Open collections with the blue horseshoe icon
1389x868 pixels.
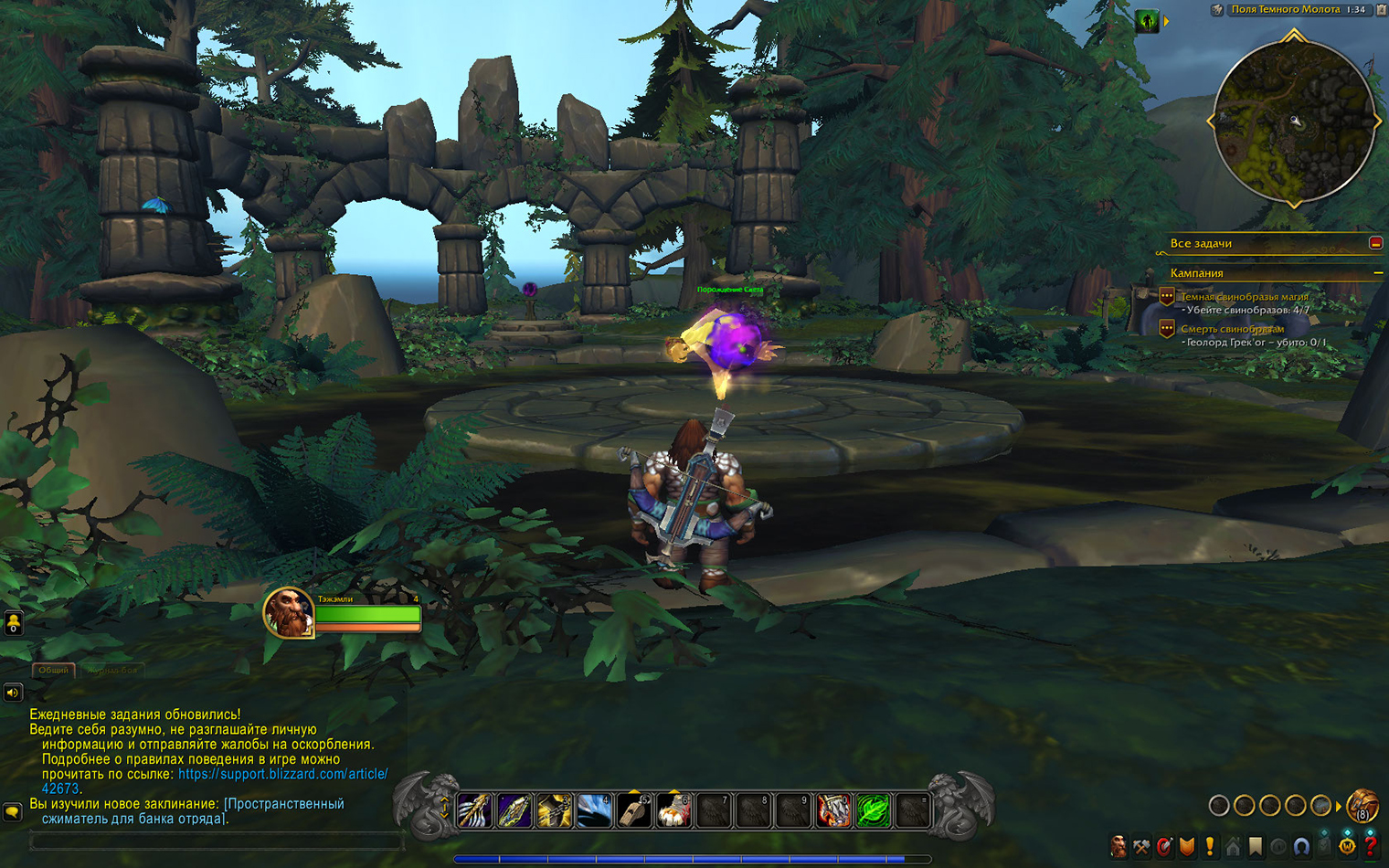coord(1301,847)
